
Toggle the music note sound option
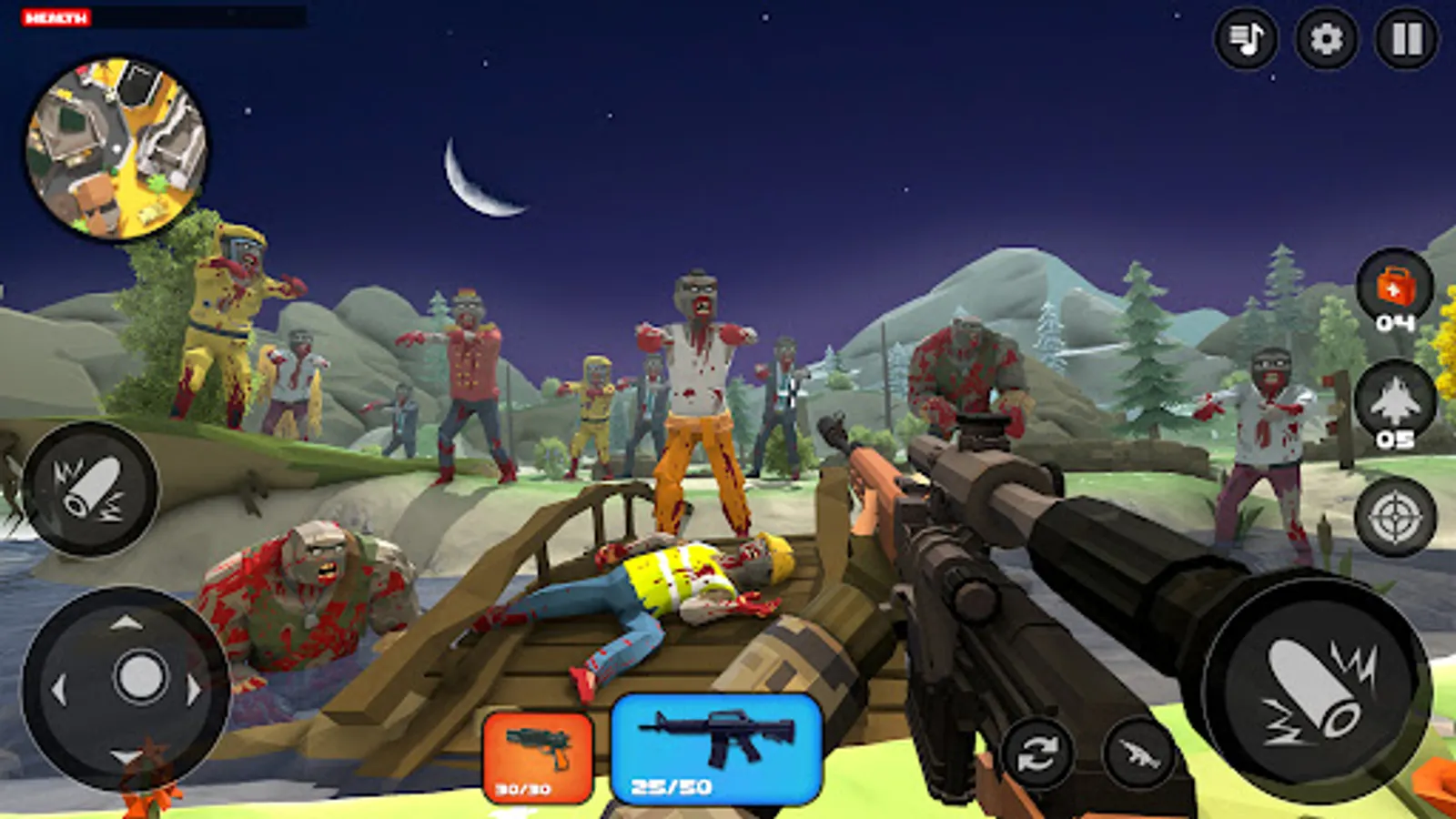pos(1247,38)
